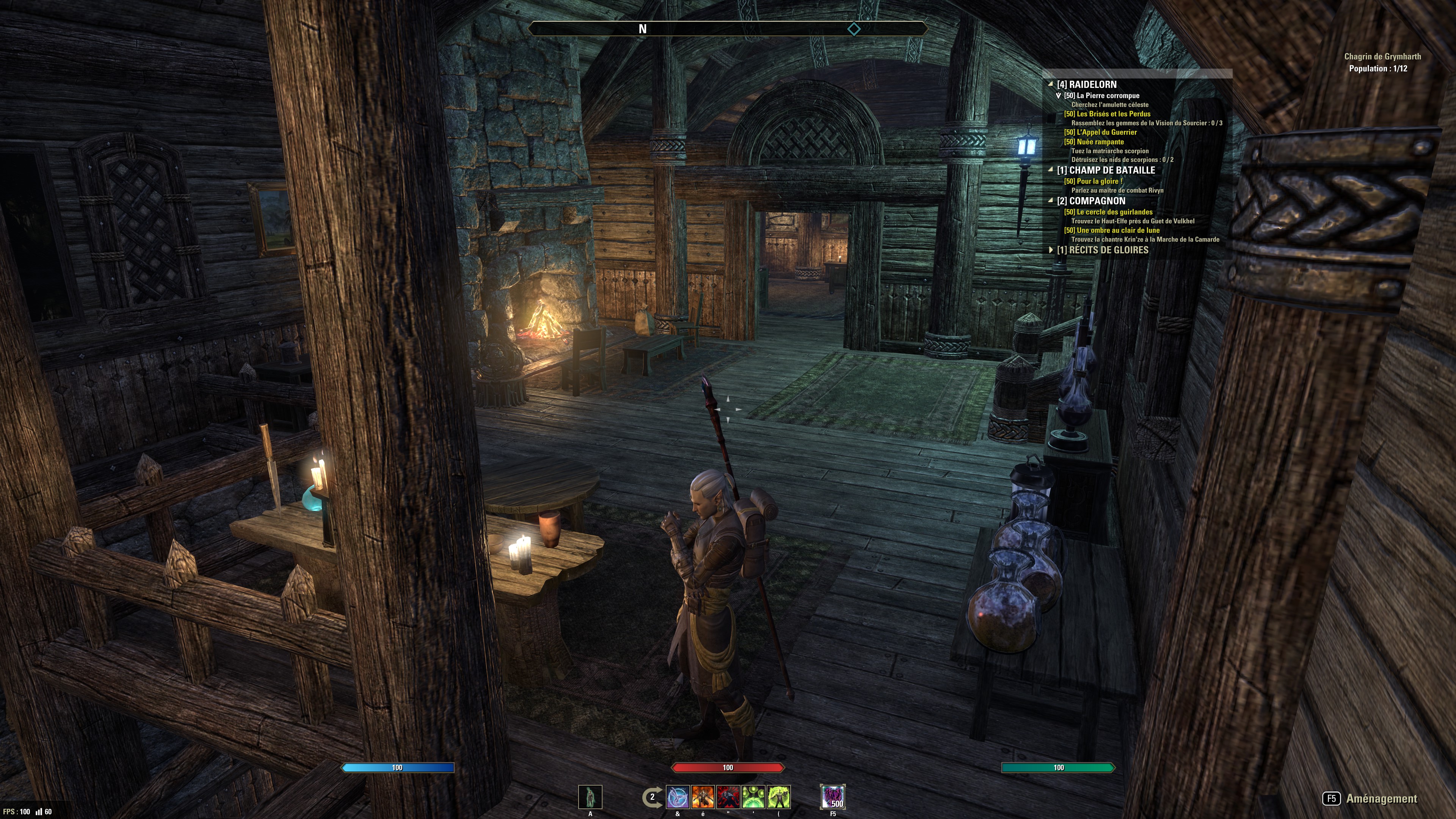Activate the red hooded figure ability

click(x=728, y=797)
